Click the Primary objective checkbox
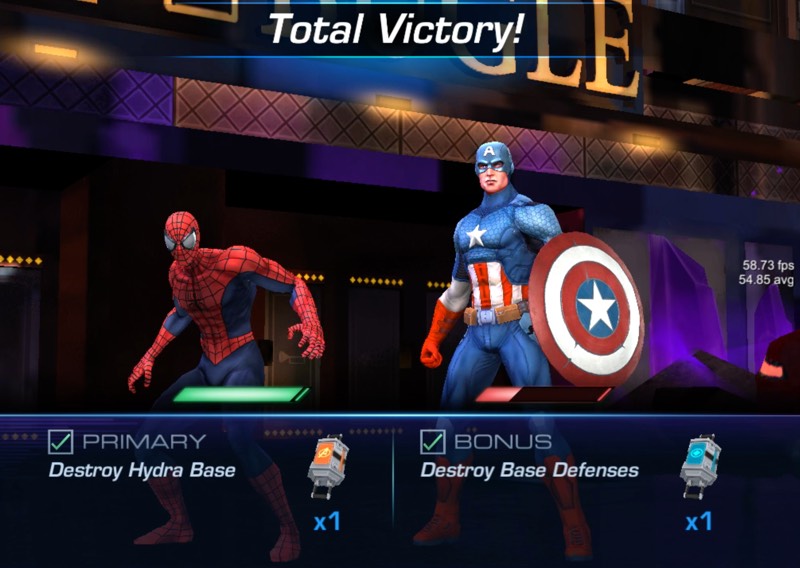 pos(60,441)
